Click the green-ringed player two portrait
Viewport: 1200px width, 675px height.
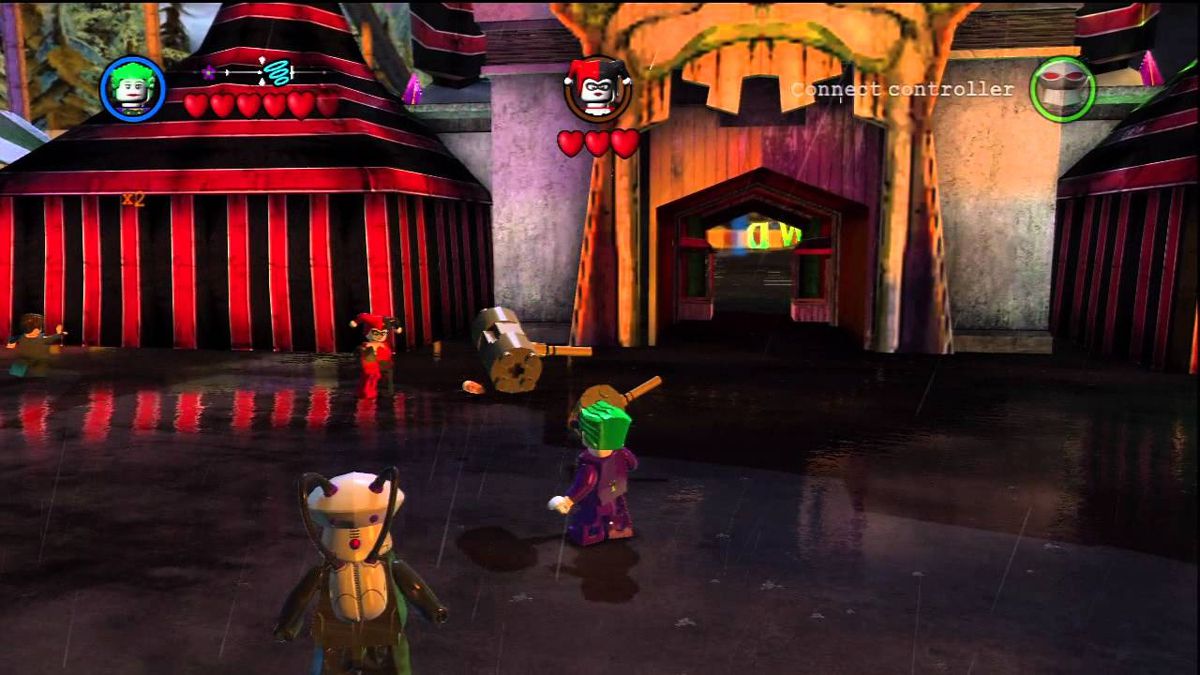(1063, 89)
